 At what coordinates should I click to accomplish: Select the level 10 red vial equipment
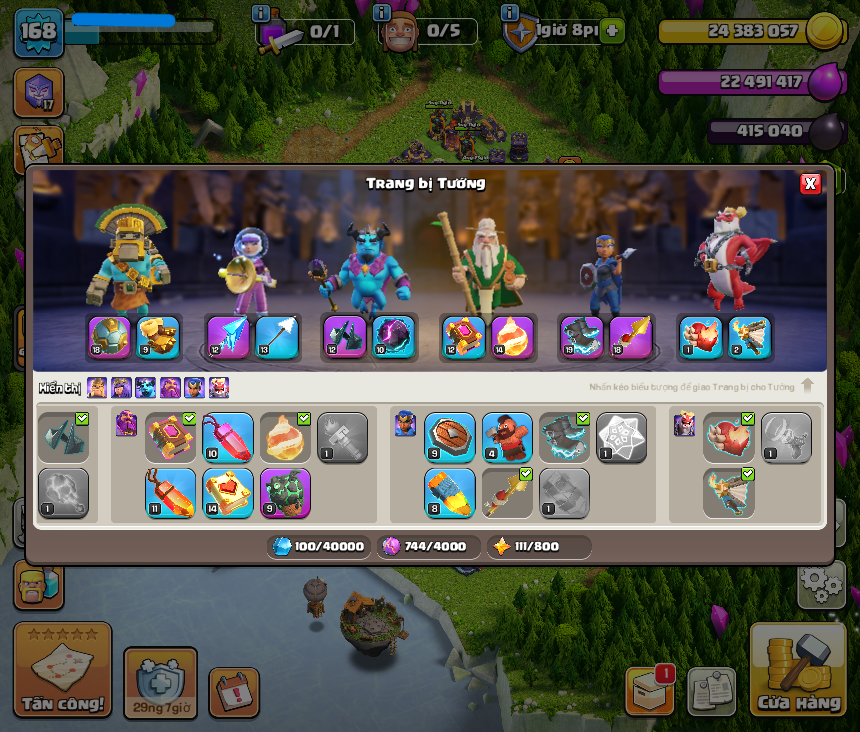228,438
